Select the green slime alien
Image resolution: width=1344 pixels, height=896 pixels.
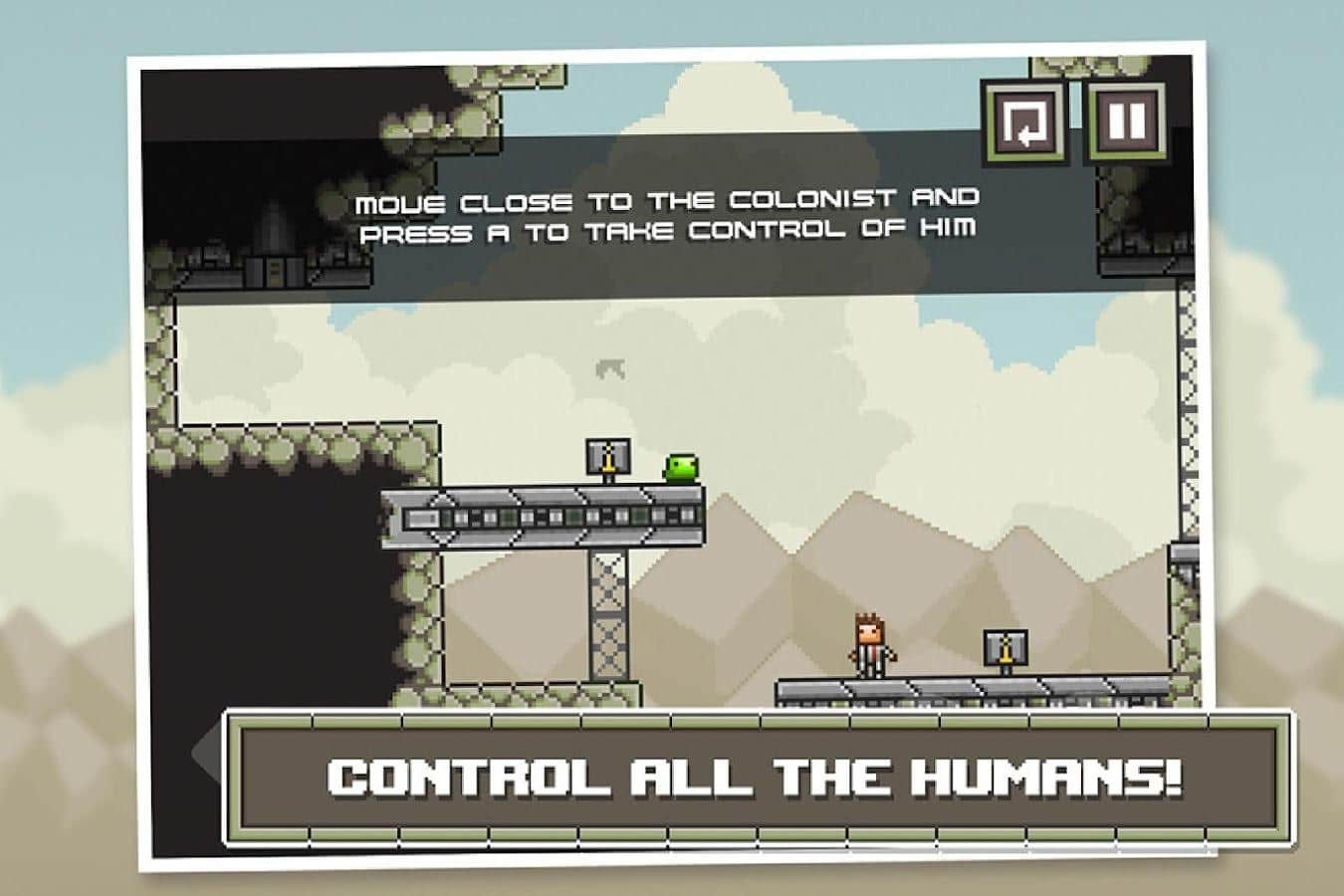[680, 468]
